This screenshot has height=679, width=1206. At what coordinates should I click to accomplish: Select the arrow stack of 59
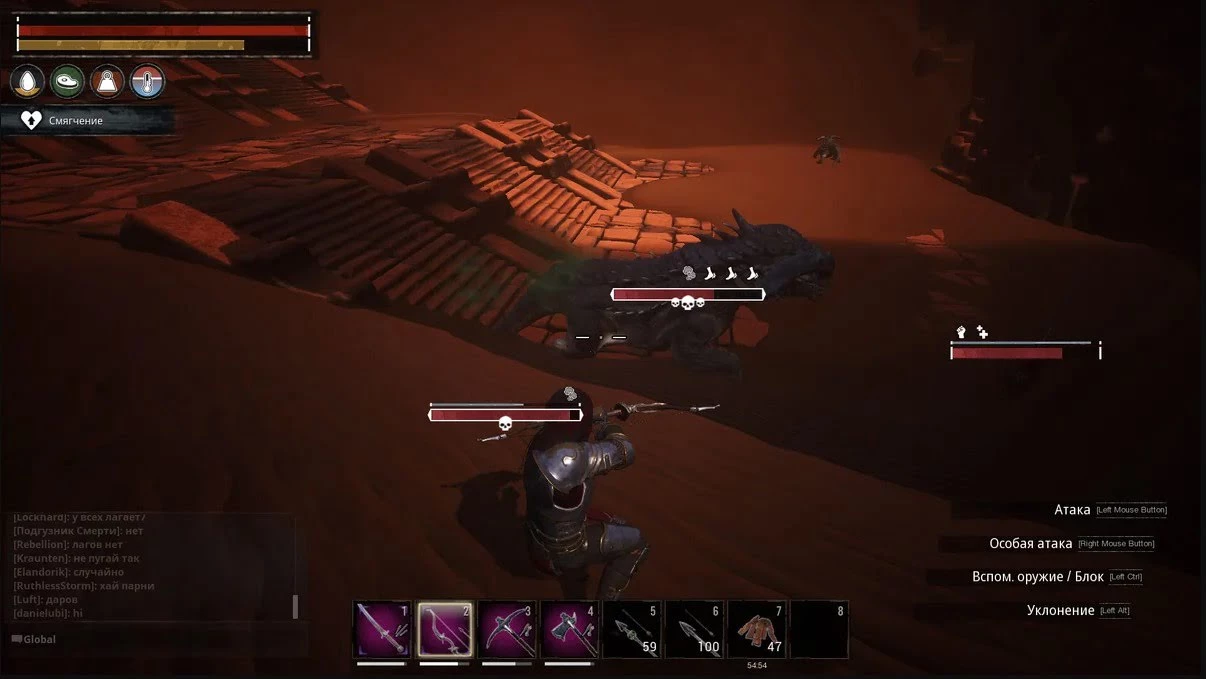632,630
